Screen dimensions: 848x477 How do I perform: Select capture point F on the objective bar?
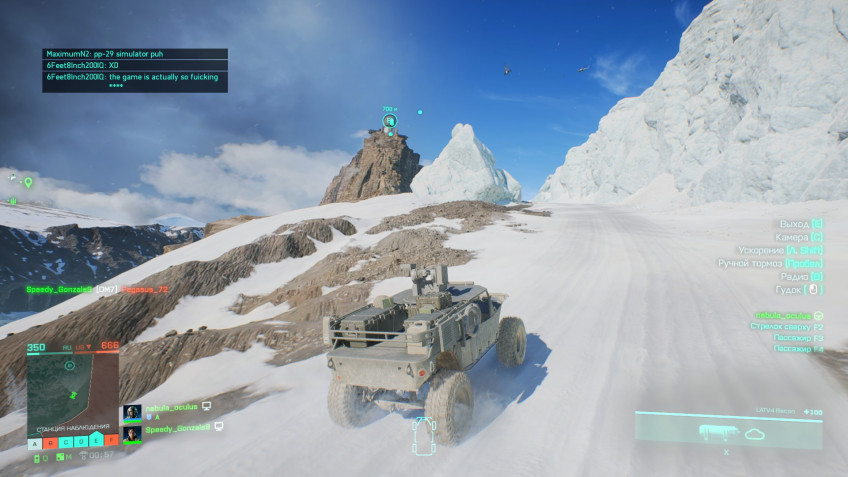[x=111, y=441]
